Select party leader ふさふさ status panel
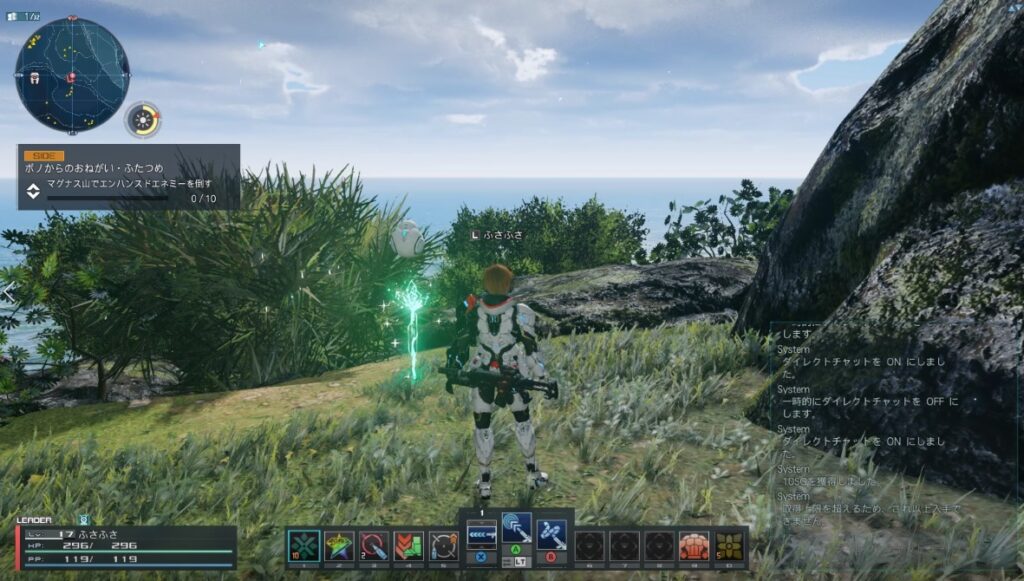This screenshot has height=581, width=1024. tap(127, 547)
